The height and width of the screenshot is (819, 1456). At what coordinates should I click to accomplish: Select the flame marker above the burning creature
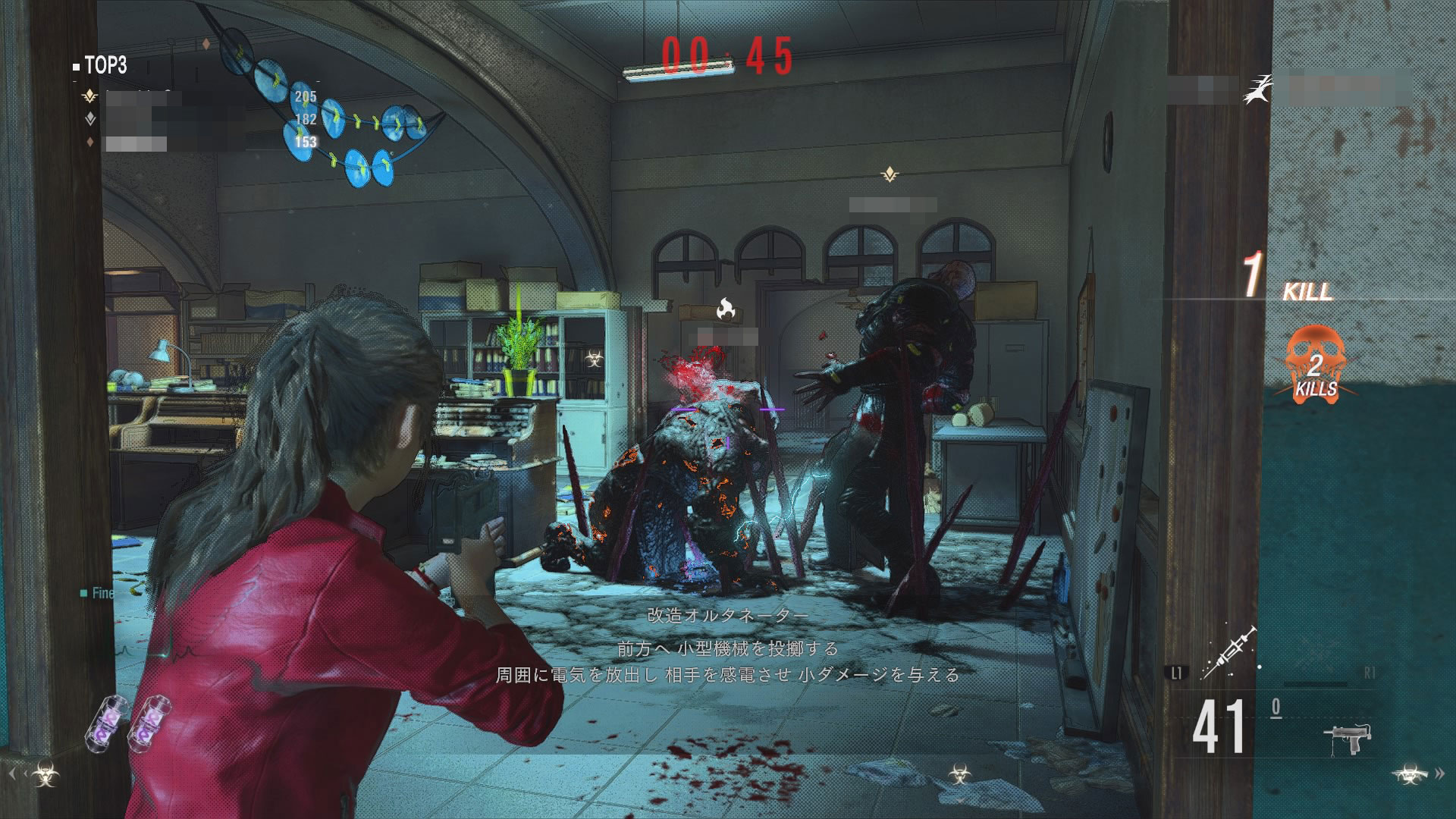[x=726, y=309]
